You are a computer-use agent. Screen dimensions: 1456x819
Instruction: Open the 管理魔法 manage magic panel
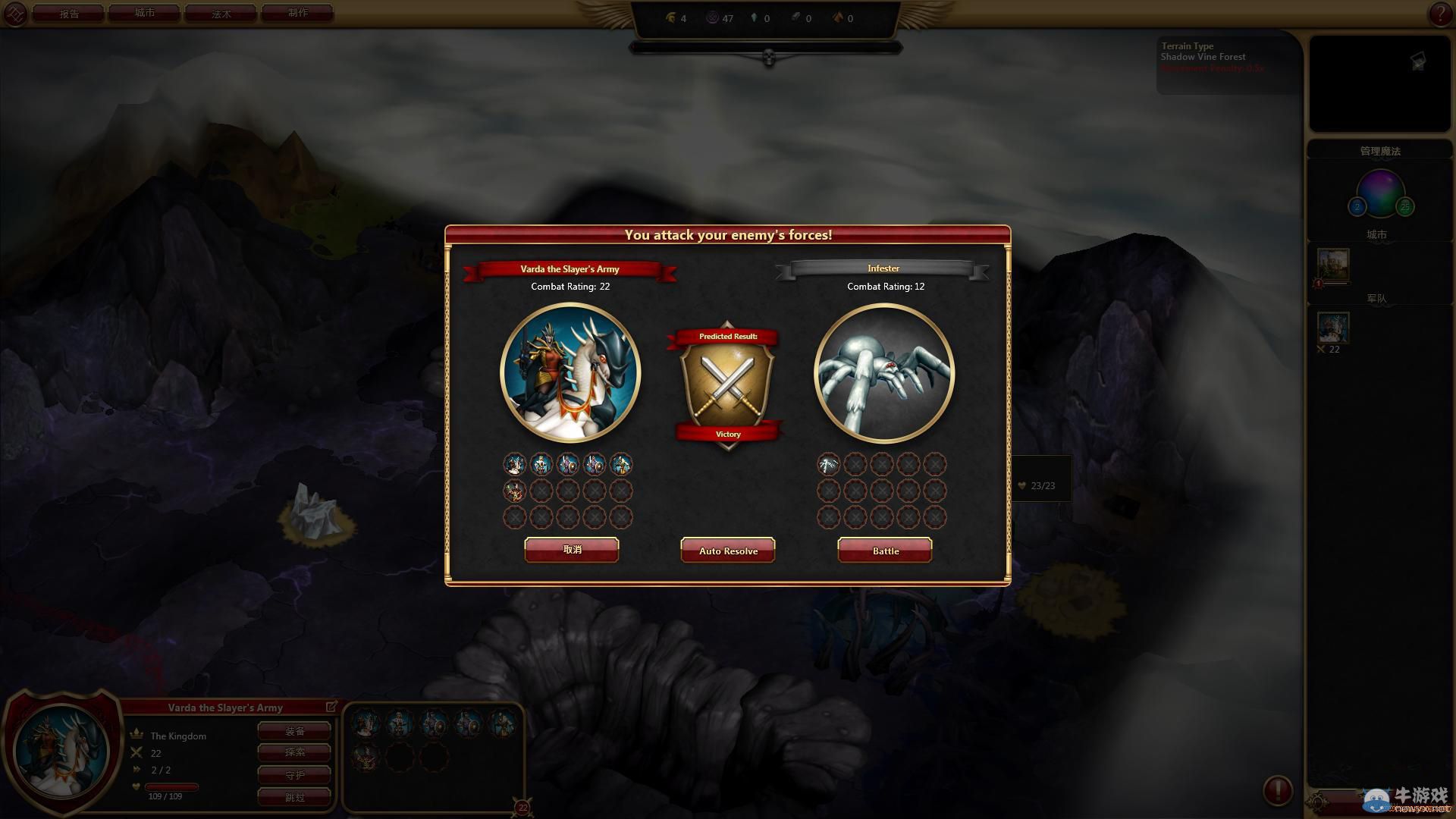pyautogui.click(x=1379, y=151)
